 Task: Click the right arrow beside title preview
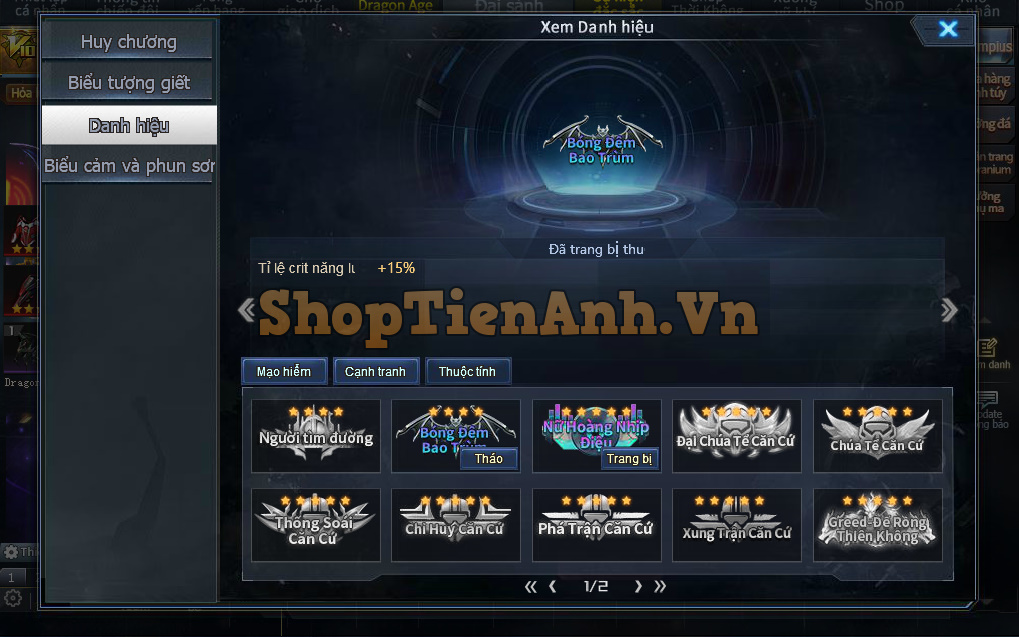[949, 310]
